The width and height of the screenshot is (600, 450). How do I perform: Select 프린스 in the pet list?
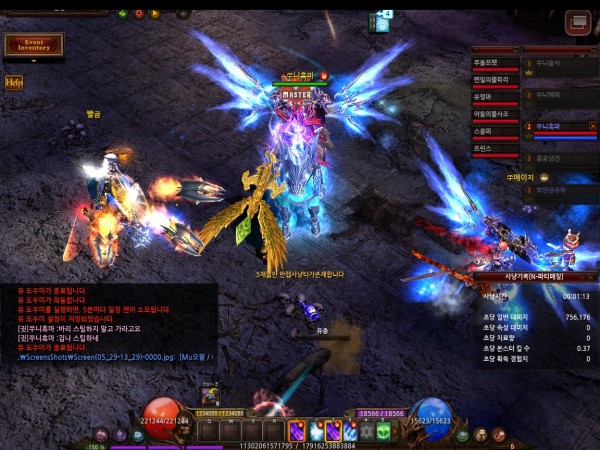point(495,148)
